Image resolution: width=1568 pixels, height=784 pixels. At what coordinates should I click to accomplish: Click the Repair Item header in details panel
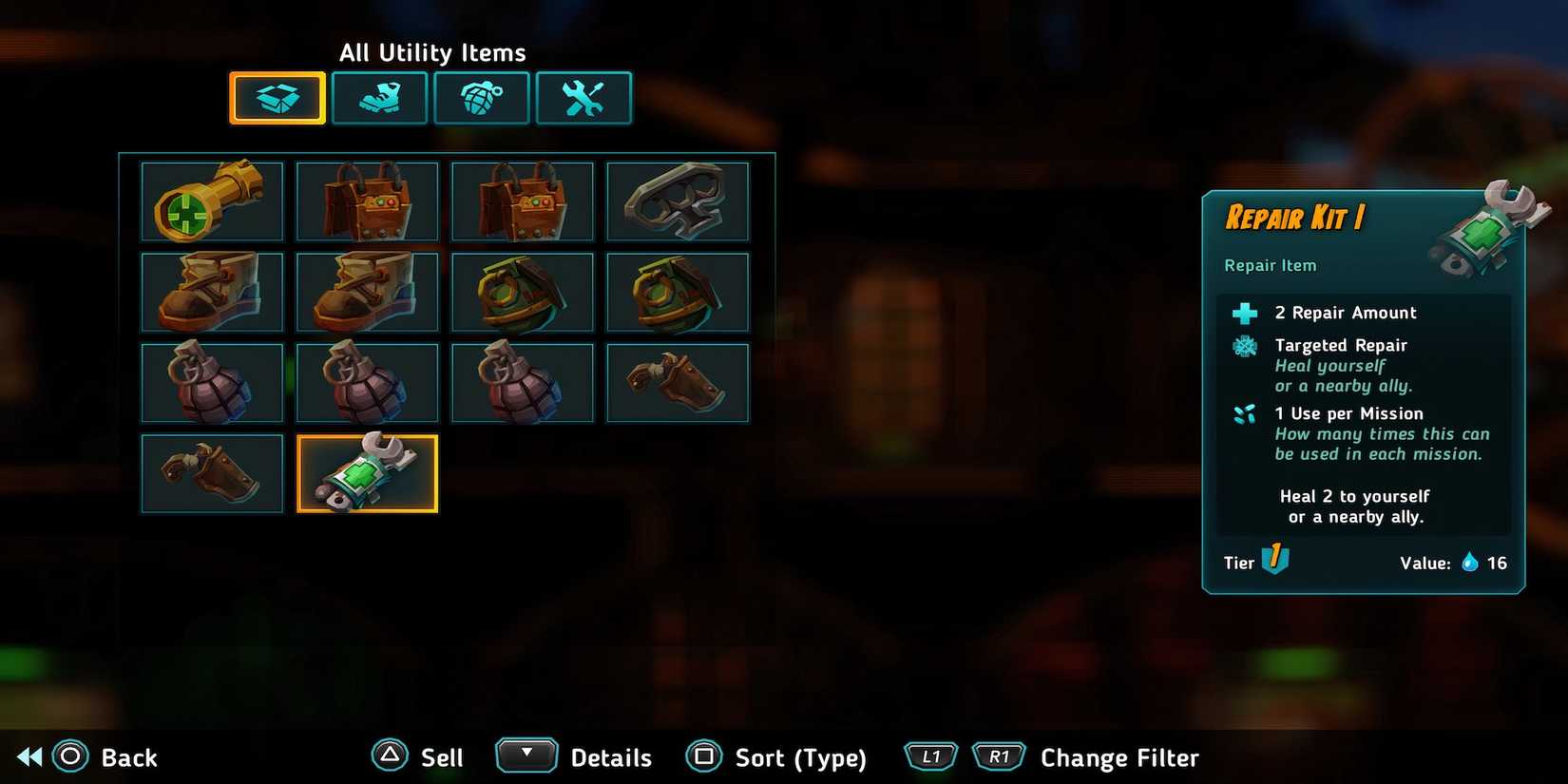click(1269, 265)
